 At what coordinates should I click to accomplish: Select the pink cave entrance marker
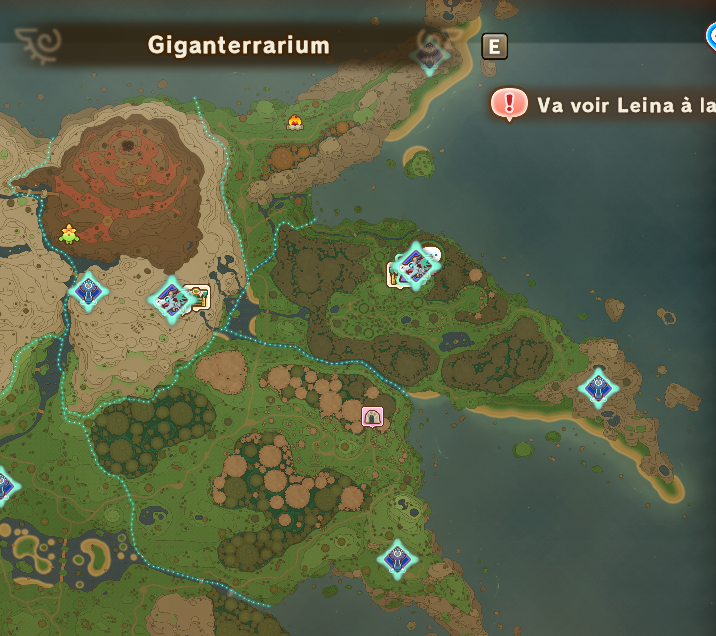coord(372,416)
